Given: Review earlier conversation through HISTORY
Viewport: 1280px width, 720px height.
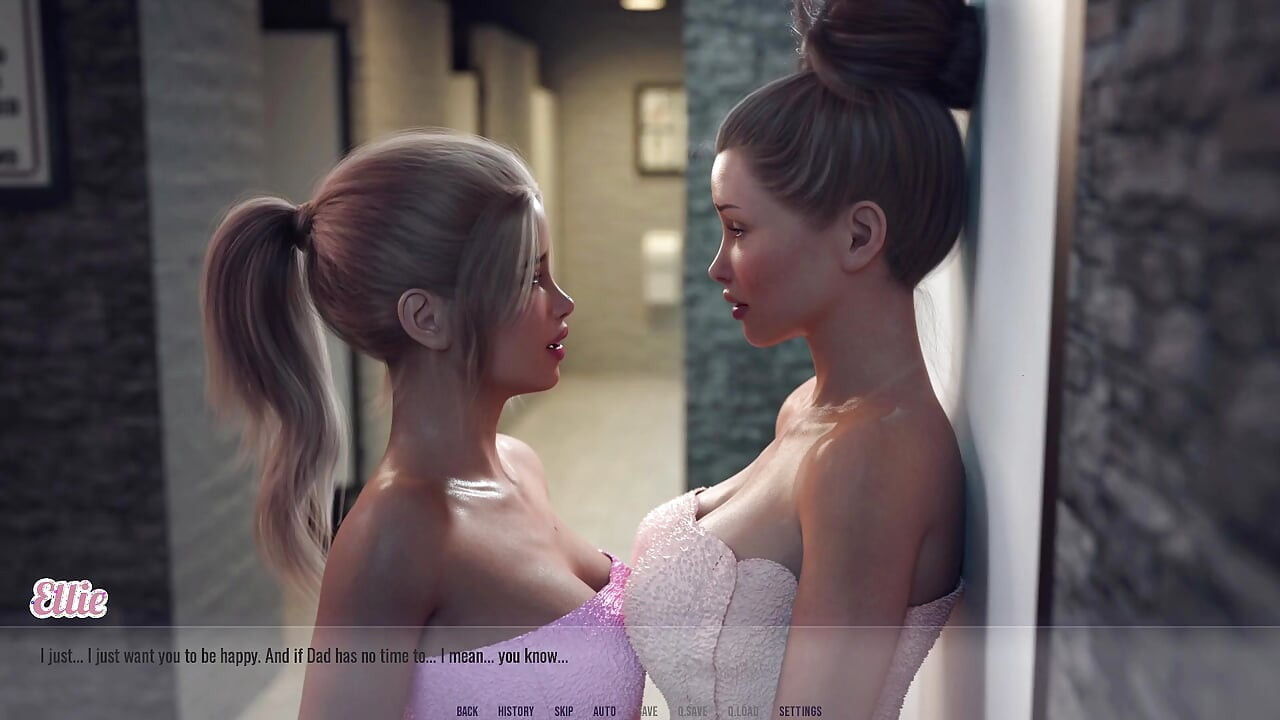Looking at the screenshot, I should click(x=516, y=712).
